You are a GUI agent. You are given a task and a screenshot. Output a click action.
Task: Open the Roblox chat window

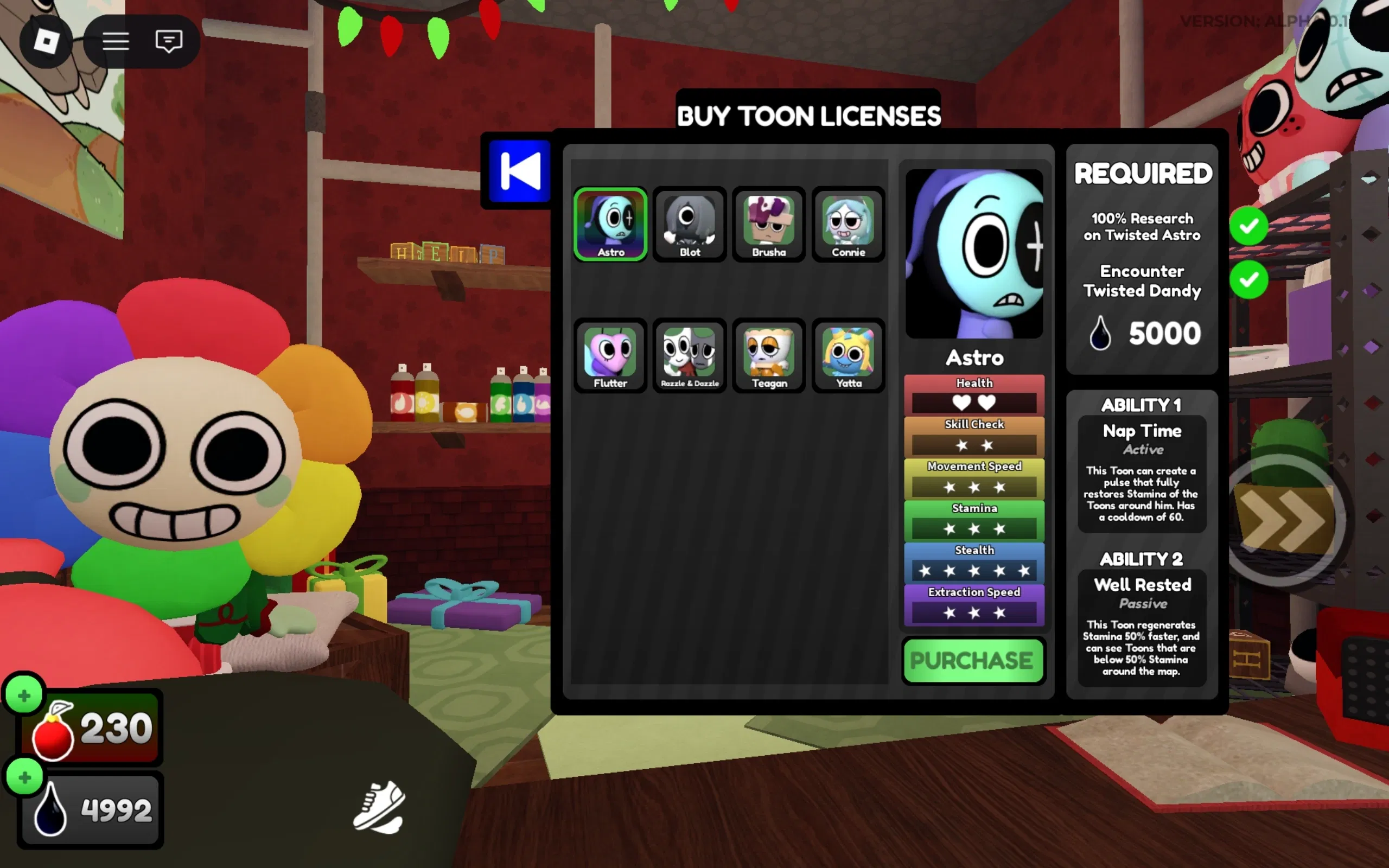(169, 41)
